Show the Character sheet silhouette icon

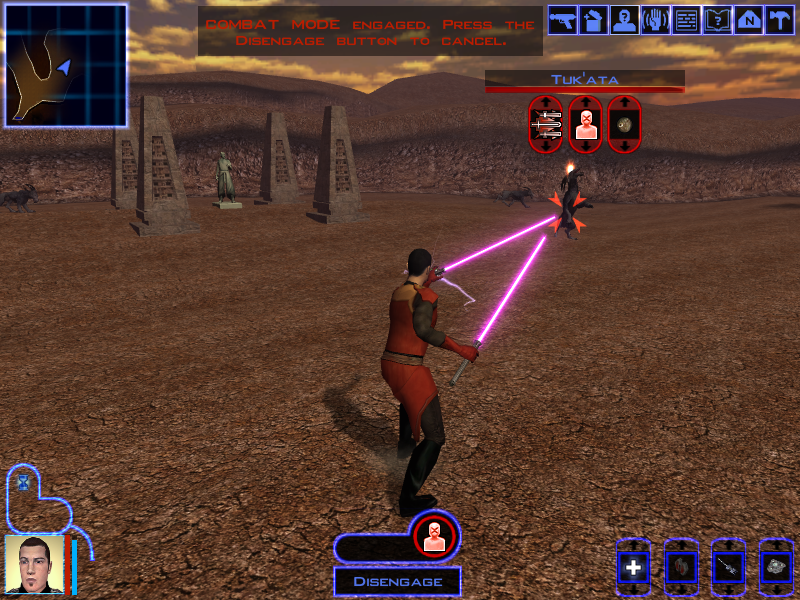(x=624, y=20)
